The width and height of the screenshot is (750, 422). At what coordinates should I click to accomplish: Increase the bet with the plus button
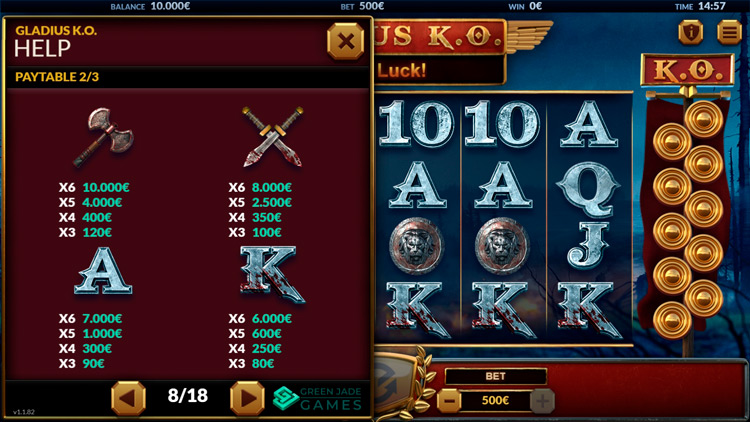coord(542,402)
